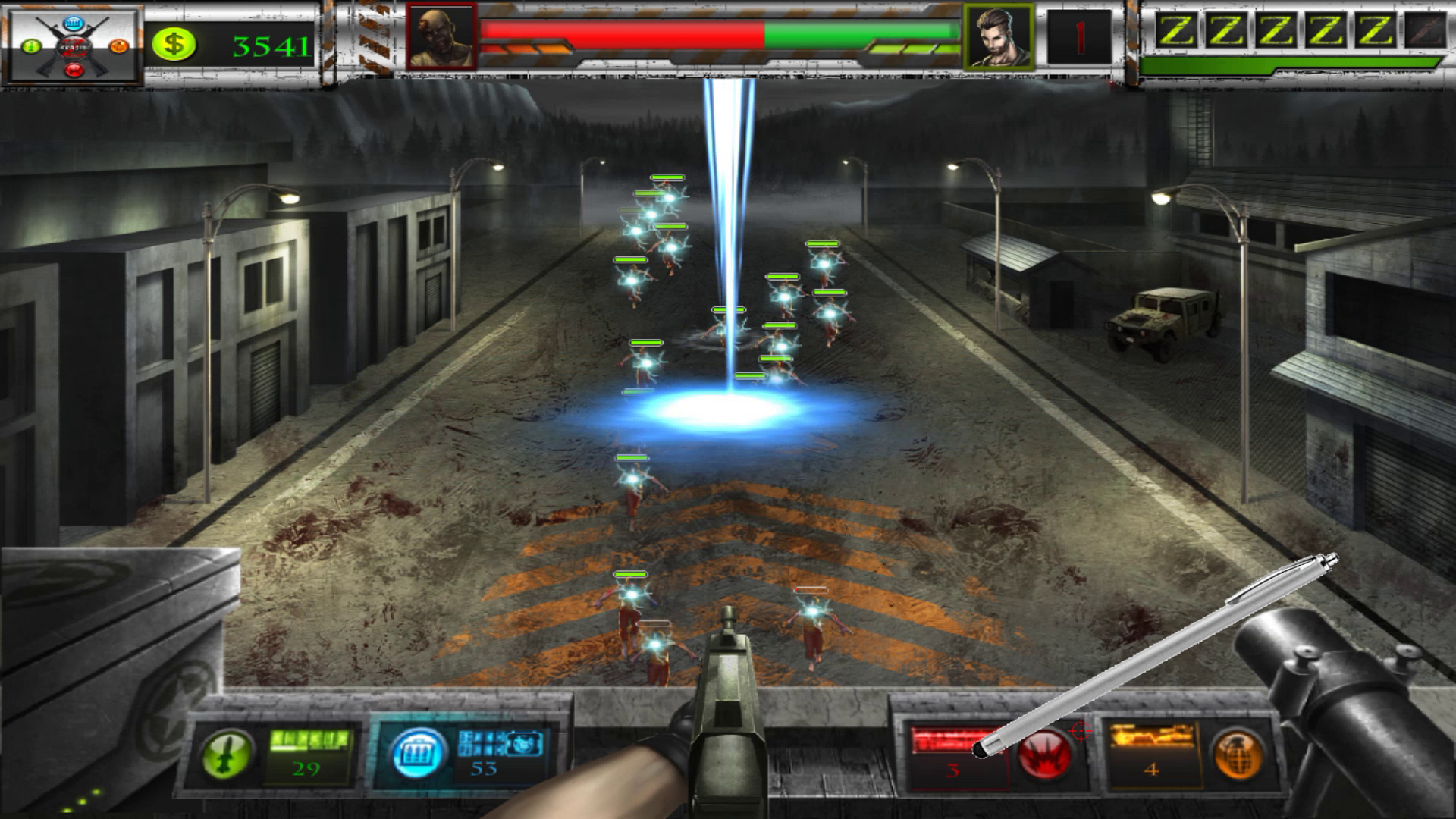
Task: Click the first Z tile in the ZZZZZ row
Action: click(1176, 30)
